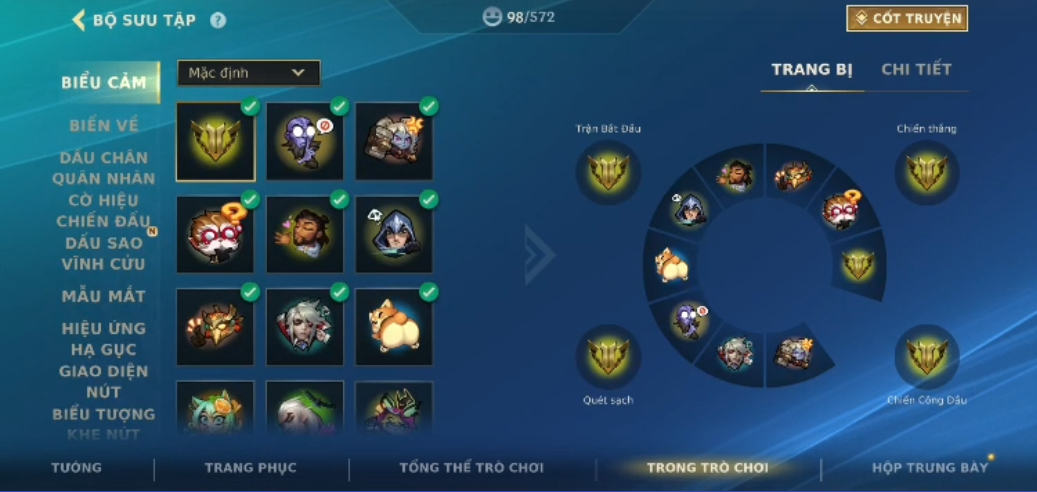Viewport: 1037px width, 492px height.
Task: Choose the Biến Về category
Action: pyautogui.click(x=104, y=126)
